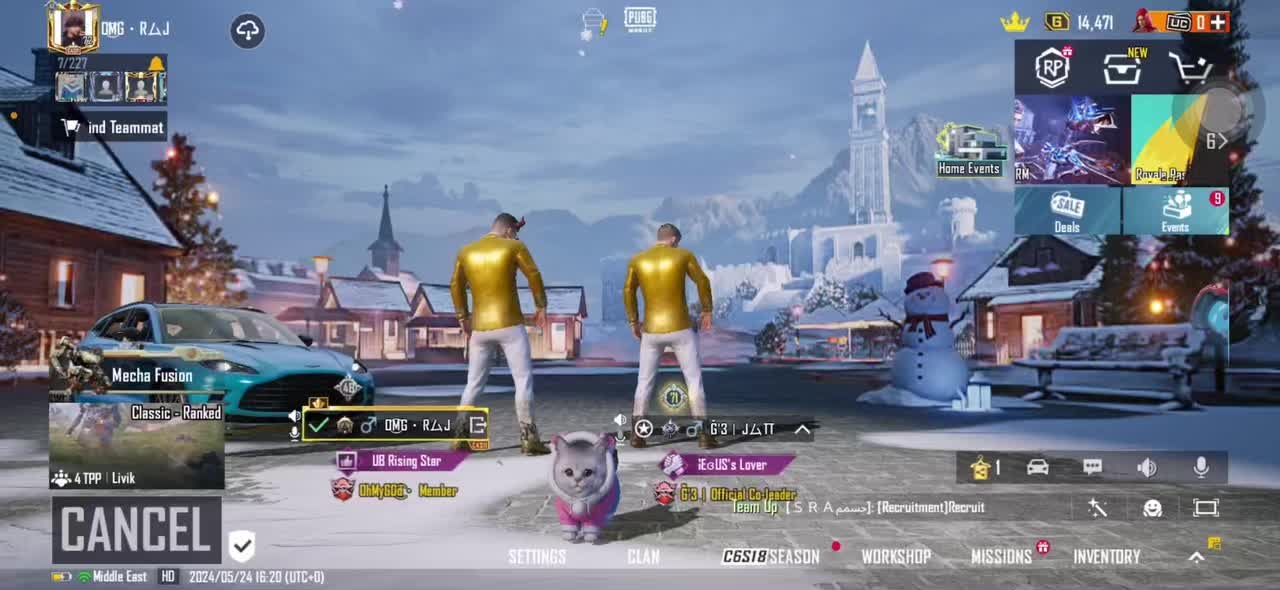
Task: Open the Find Teammates option
Action: [113, 127]
